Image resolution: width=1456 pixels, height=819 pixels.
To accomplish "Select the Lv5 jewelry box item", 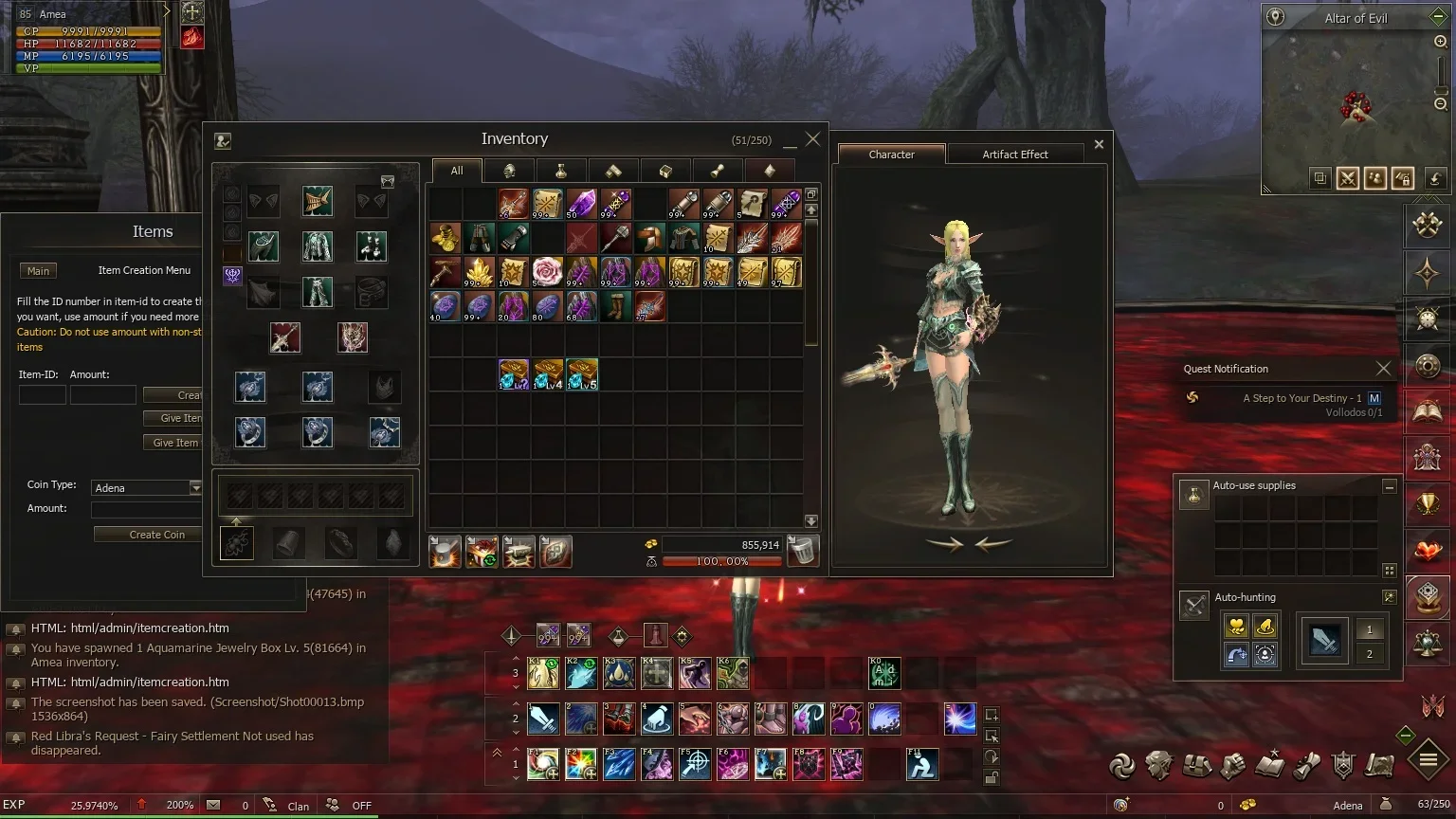I will point(582,375).
